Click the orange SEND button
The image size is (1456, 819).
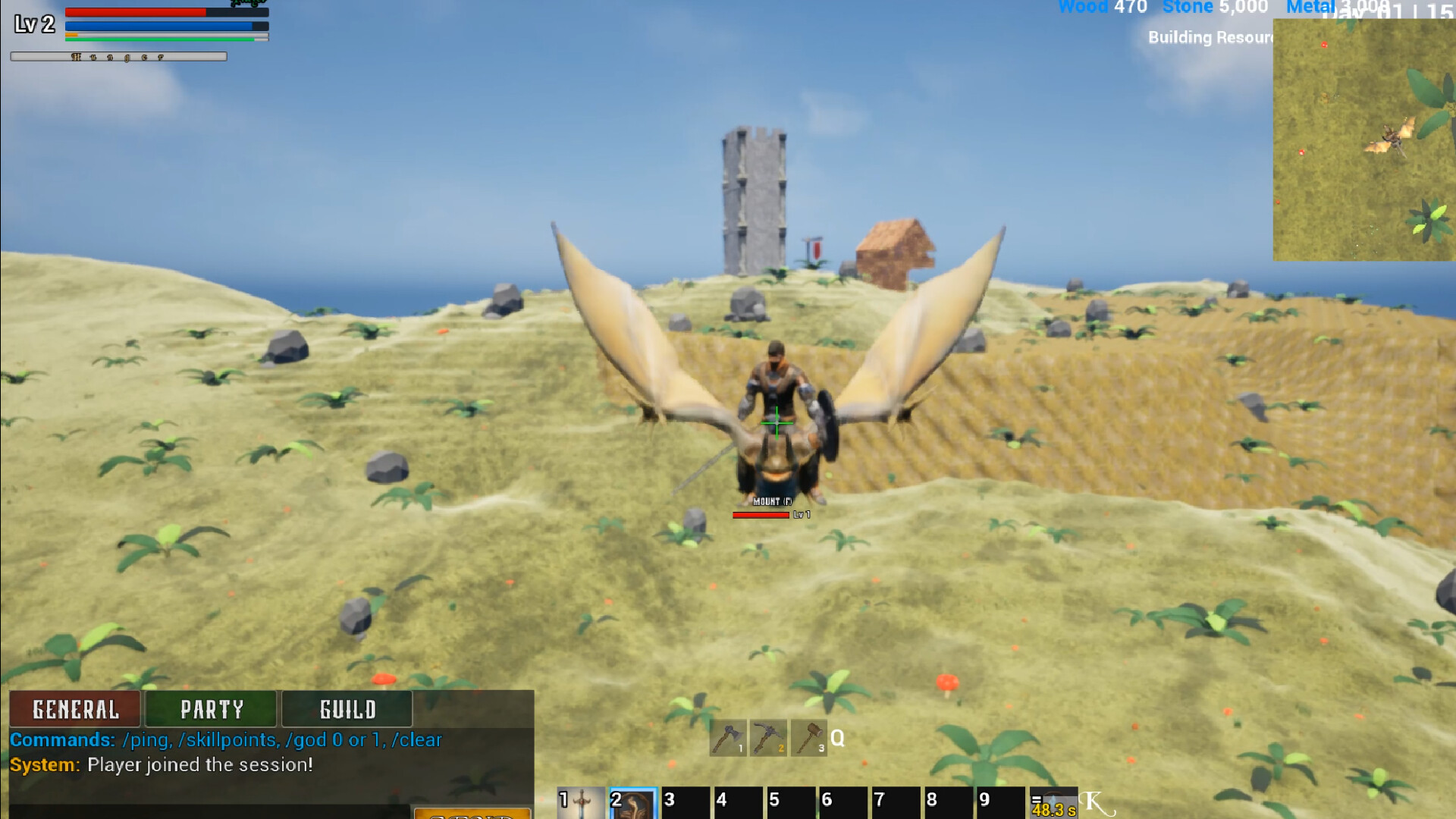[x=473, y=814]
